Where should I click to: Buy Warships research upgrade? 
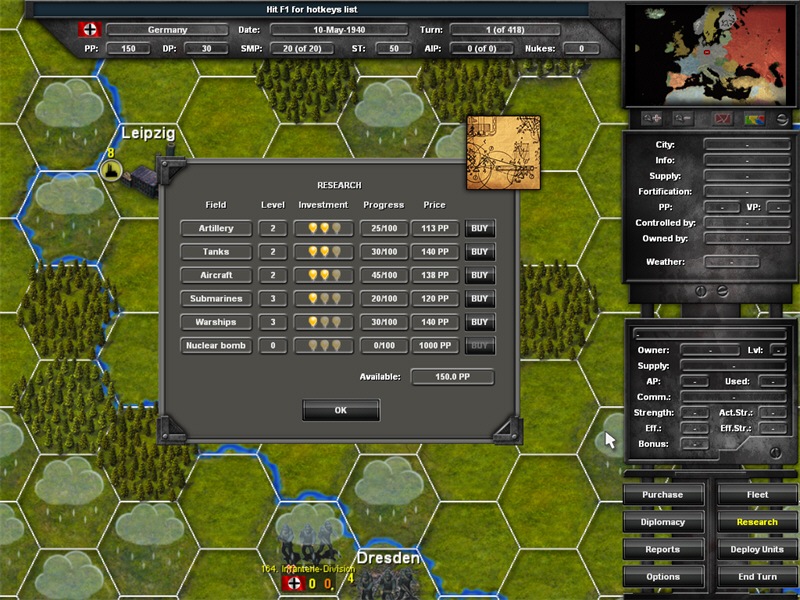click(480, 322)
